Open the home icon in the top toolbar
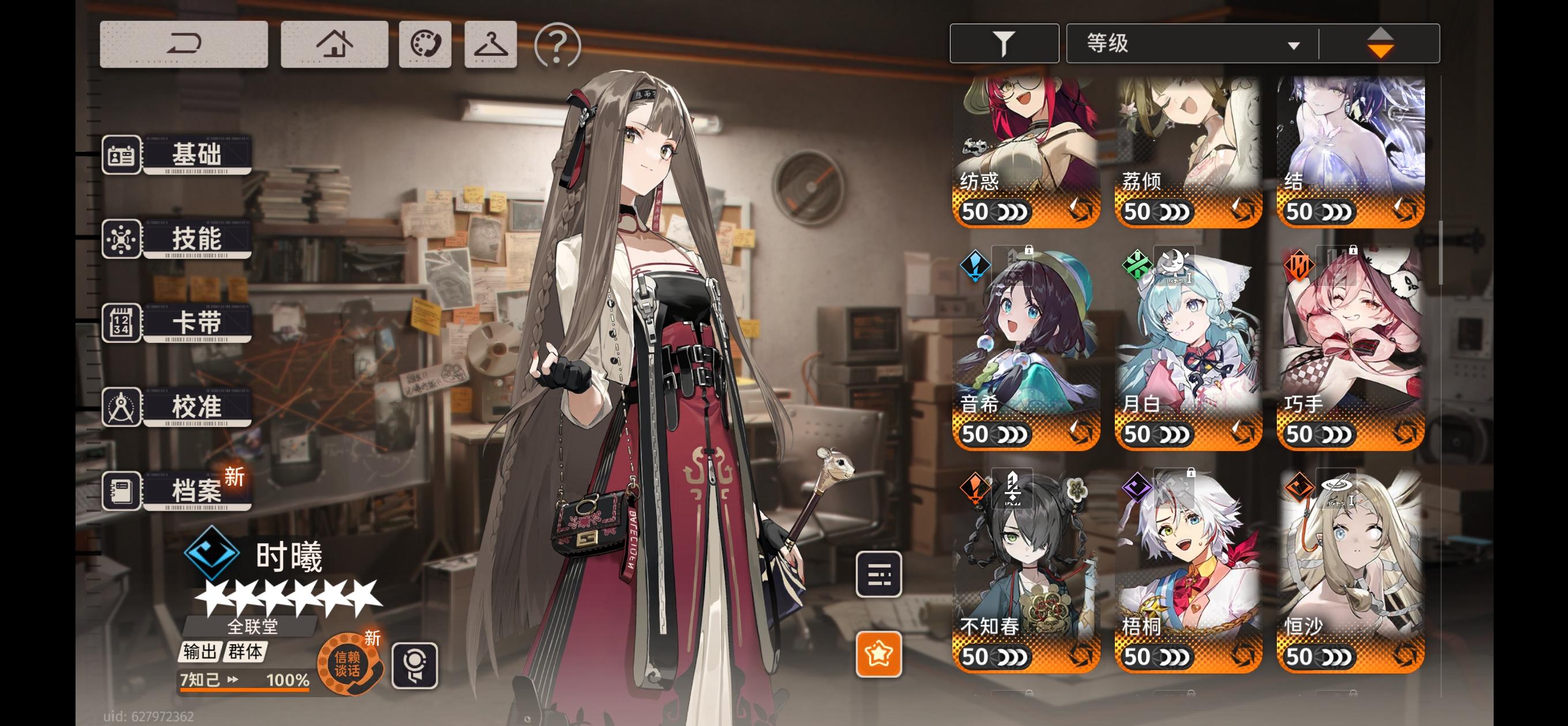Viewport: 1568px width, 726px height. point(334,45)
